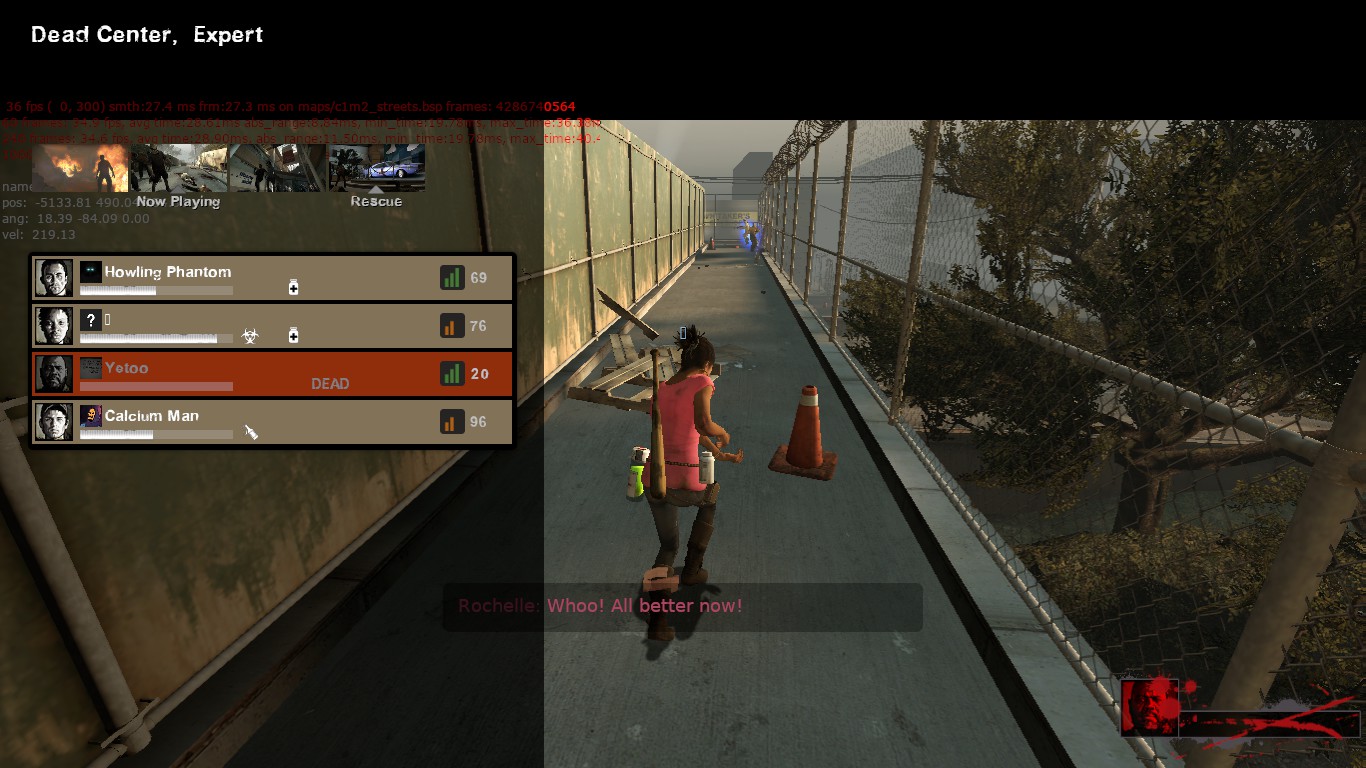Open the Rescue finale chapter thumbnail
Screen dimensions: 1366x768
click(376, 166)
